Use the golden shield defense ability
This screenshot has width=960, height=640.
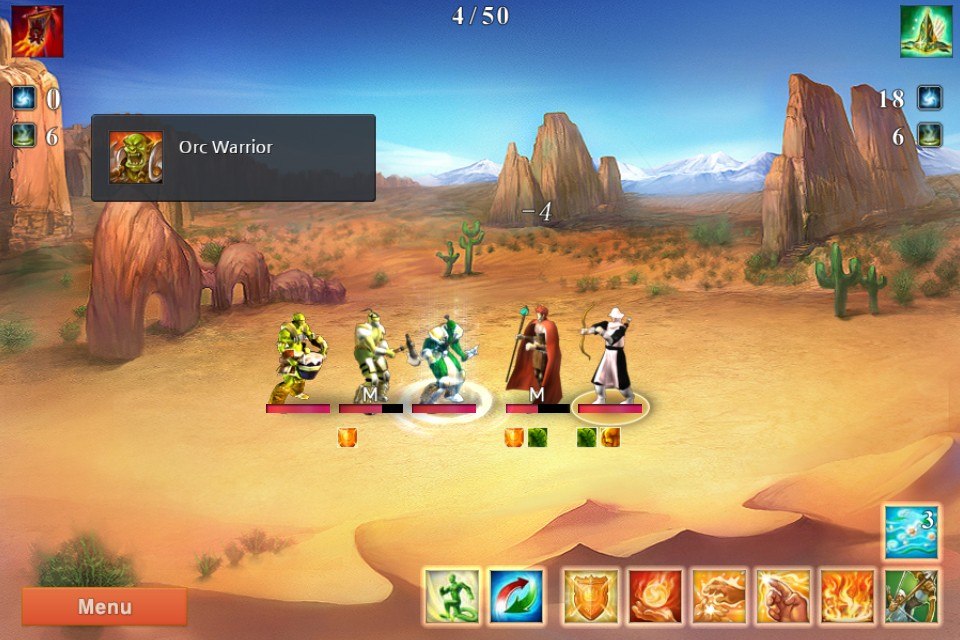[x=590, y=596]
